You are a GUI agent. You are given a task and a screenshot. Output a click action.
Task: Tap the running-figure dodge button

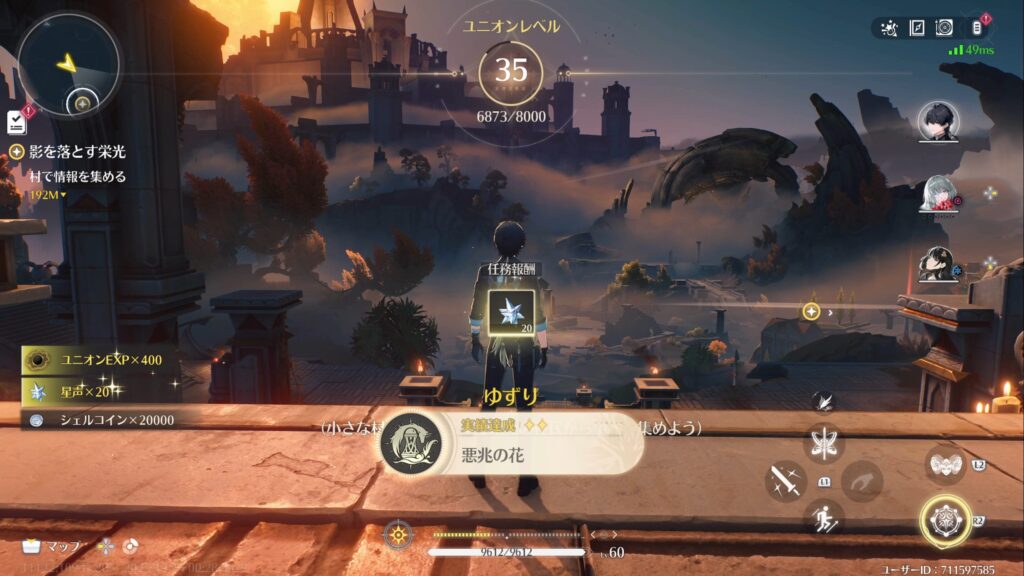[824, 517]
